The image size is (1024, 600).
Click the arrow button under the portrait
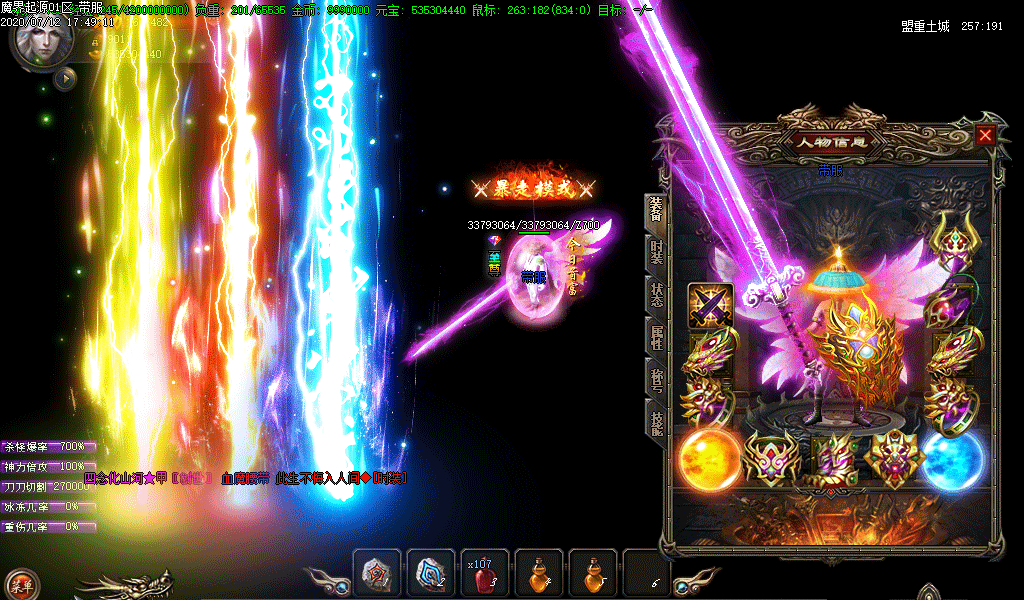65,78
